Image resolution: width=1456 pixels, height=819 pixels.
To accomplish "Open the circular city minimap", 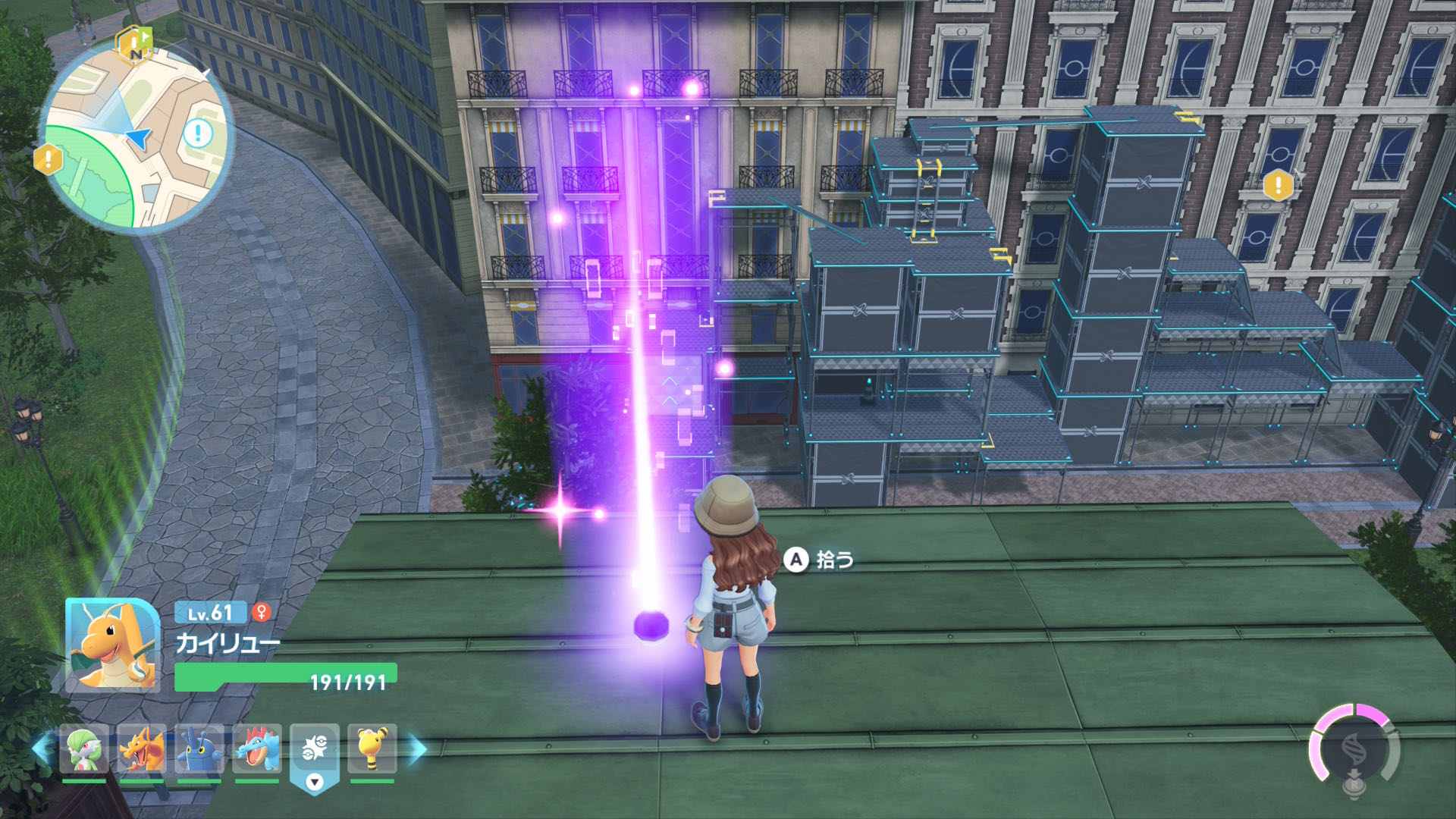I will pyautogui.click(x=136, y=136).
